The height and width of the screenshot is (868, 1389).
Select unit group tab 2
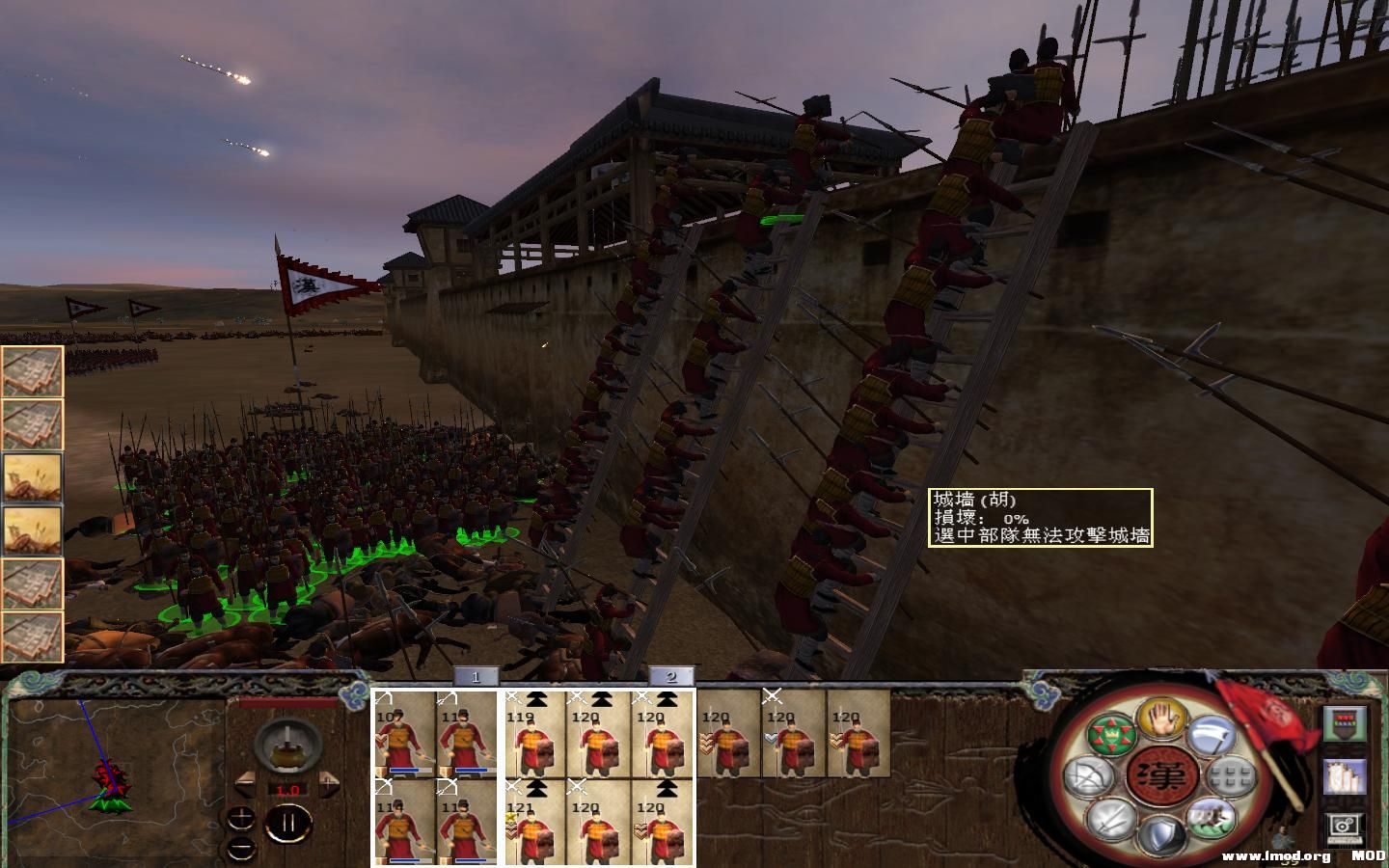672,678
